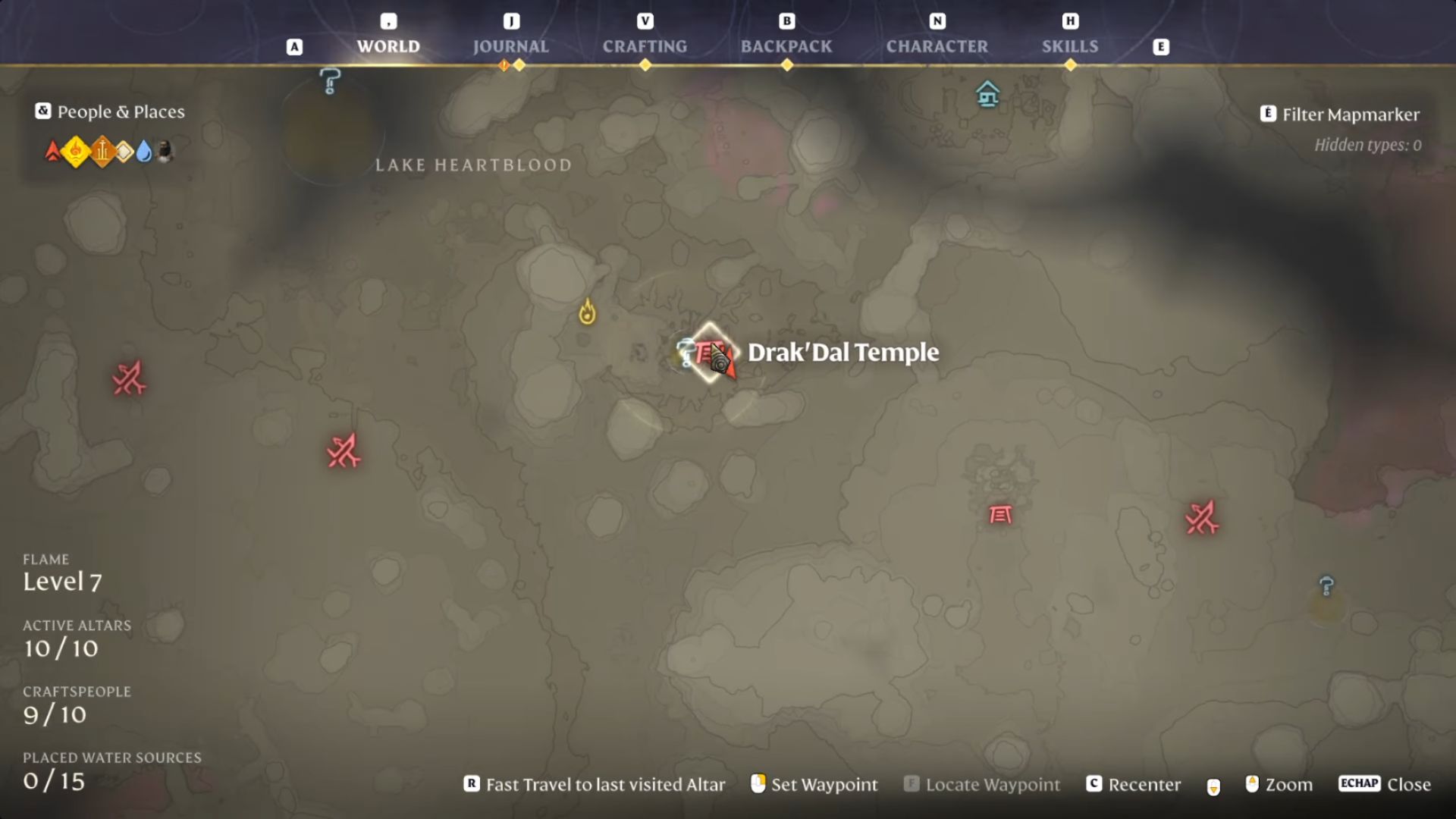Toggle visibility of the People & Places markers
1456x819 pixels.
click(x=42, y=111)
